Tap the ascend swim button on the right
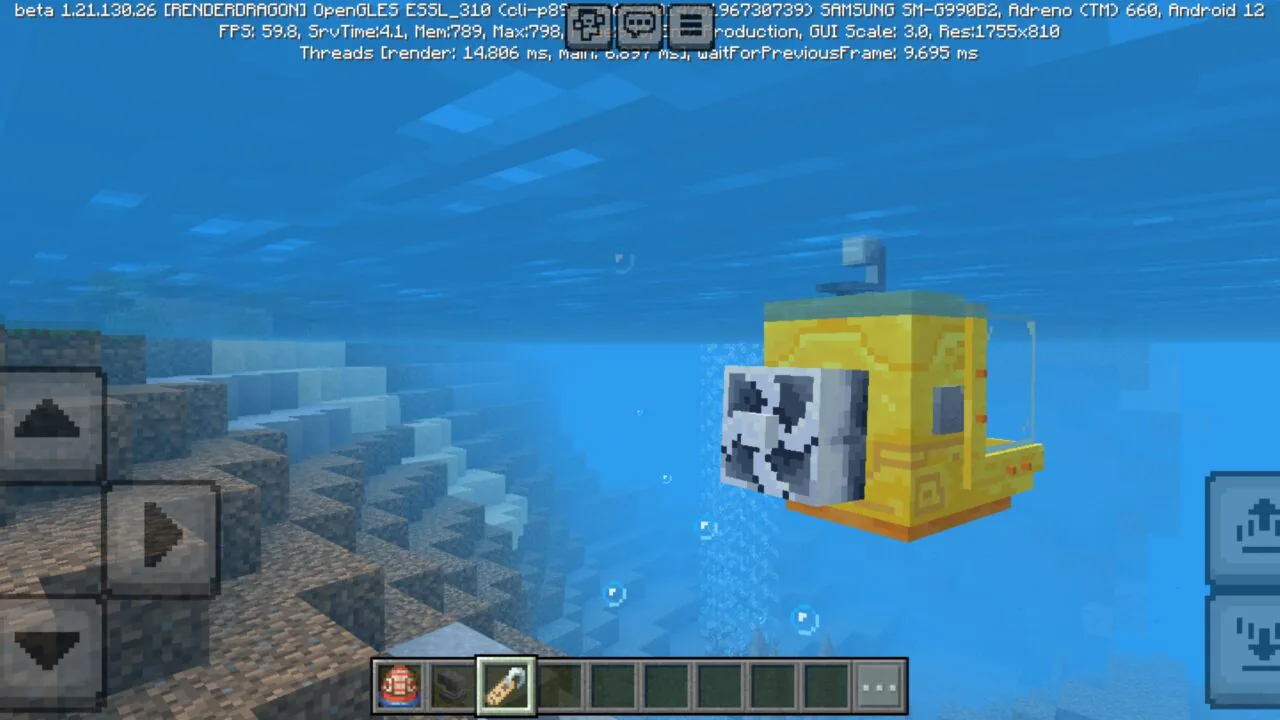Image resolution: width=1280 pixels, height=720 pixels. pyautogui.click(x=1258, y=530)
